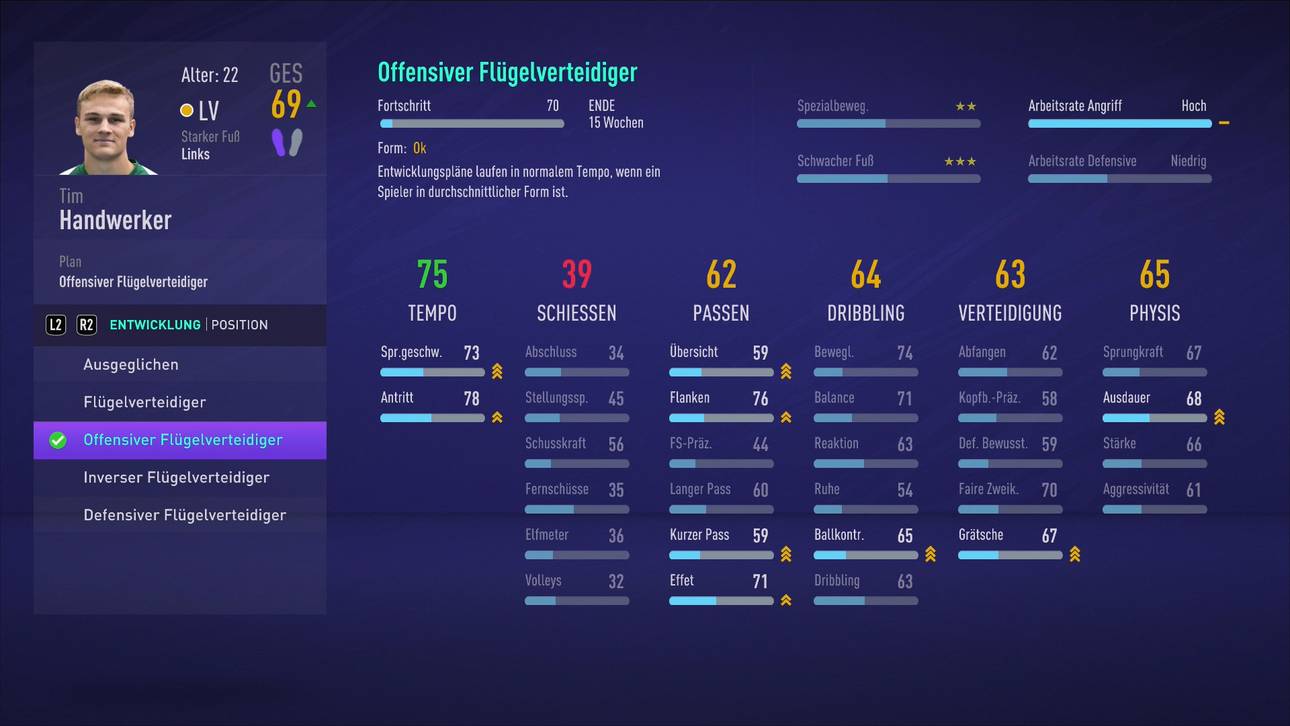Click the upgrade arrows beside Grätsche
Screen dimensions: 1290x726
1075,553
